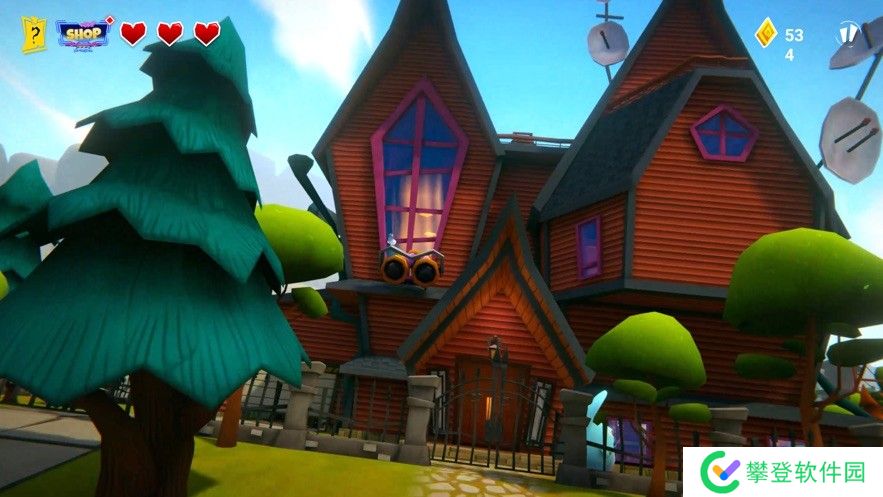
Task: Pause the game with the pause button
Action: point(847,35)
